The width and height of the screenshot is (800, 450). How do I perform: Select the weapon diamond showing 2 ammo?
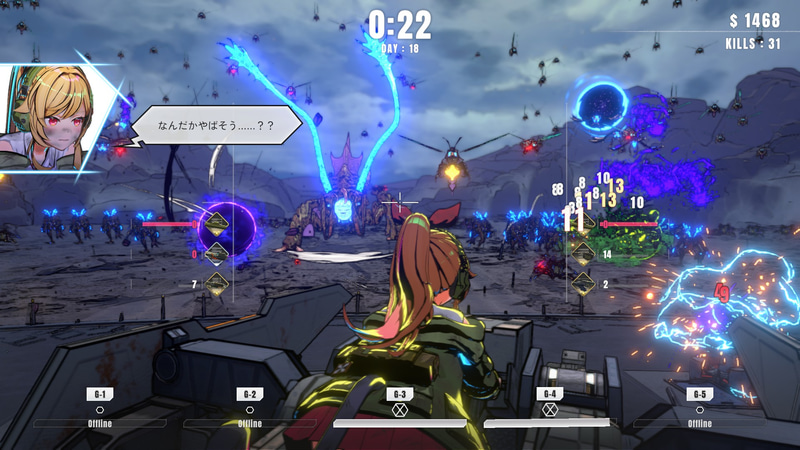(x=584, y=284)
